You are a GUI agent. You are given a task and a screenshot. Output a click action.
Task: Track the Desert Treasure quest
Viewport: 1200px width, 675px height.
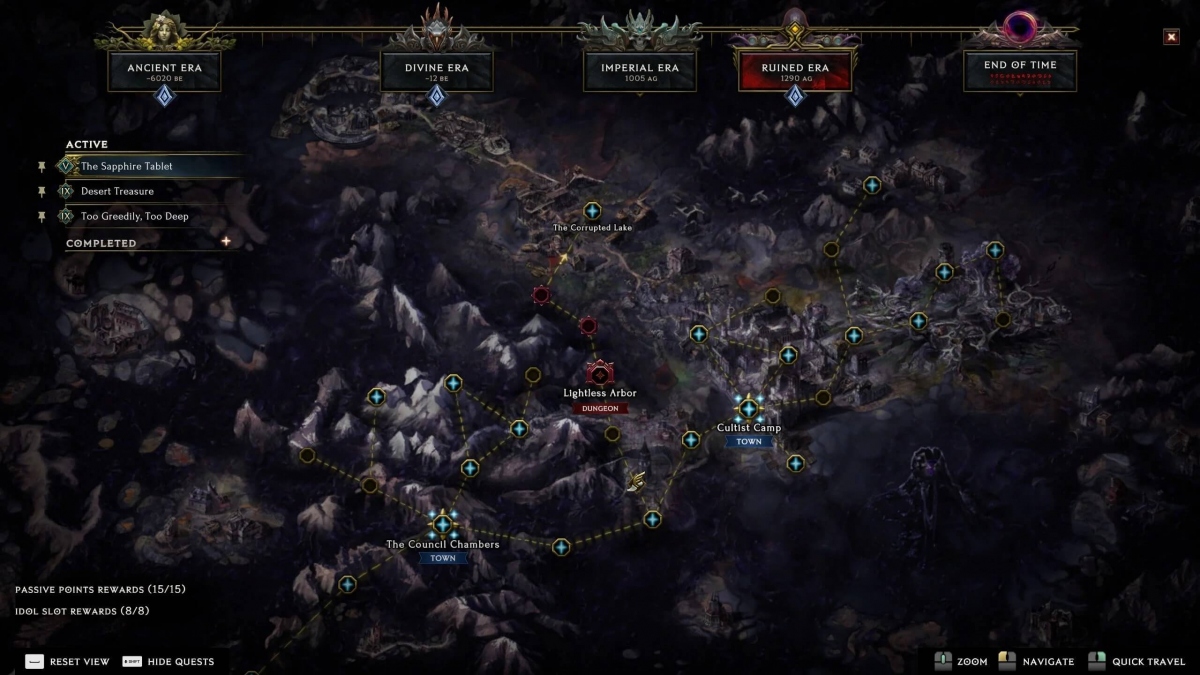117,191
